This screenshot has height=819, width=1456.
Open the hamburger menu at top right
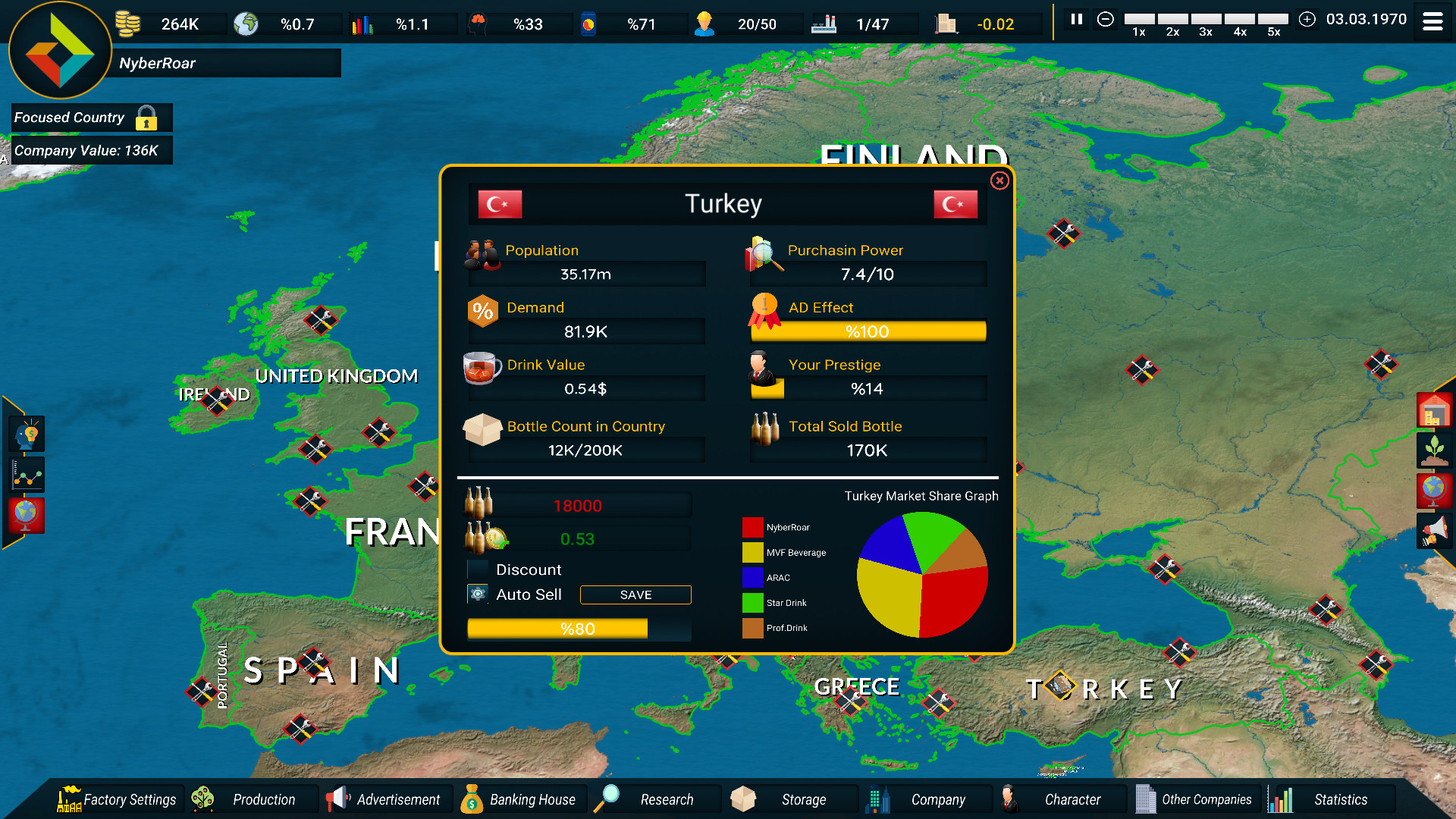pyautogui.click(x=1432, y=21)
